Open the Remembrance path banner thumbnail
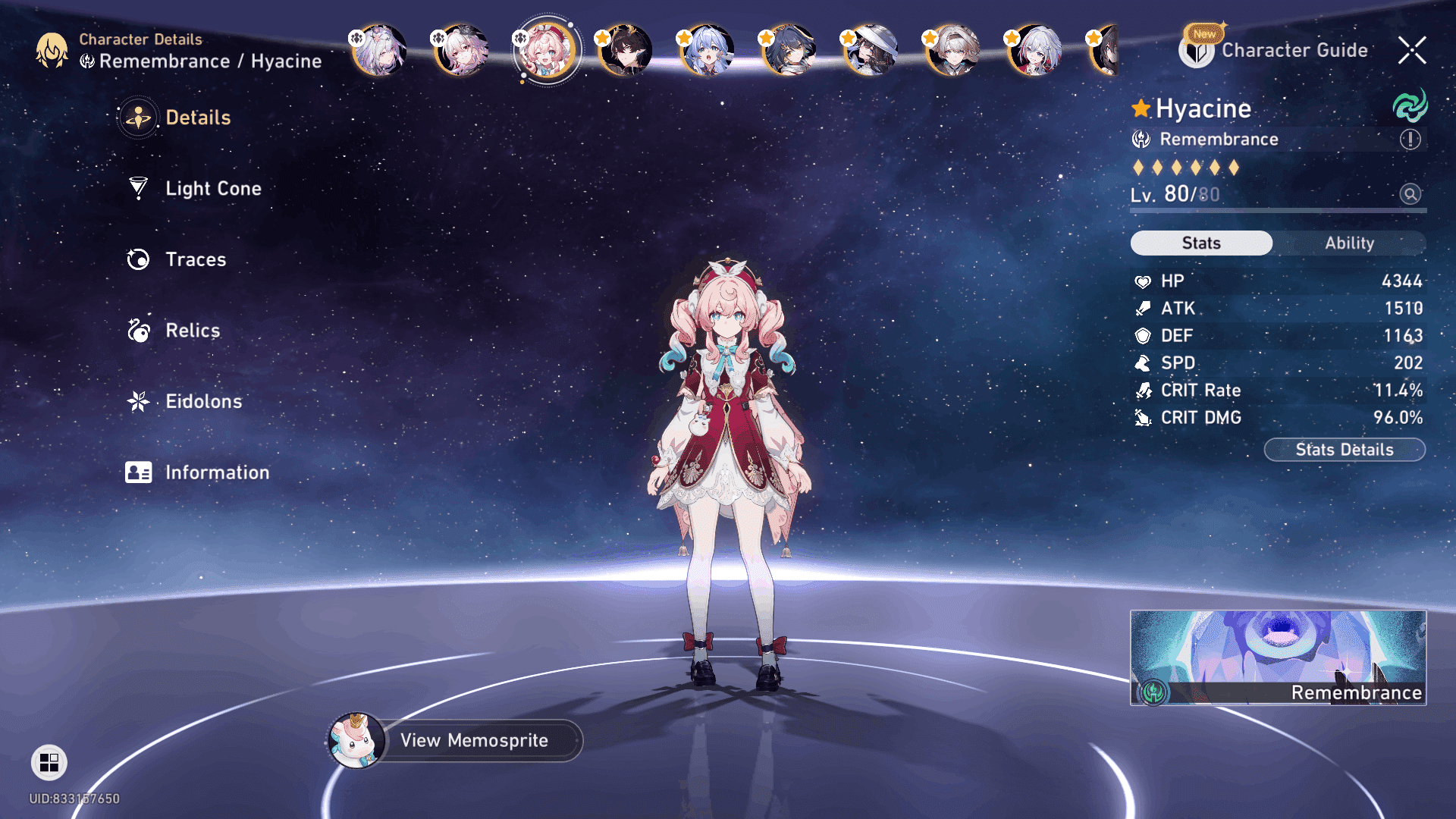Viewport: 1456px width, 819px height. (1278, 657)
